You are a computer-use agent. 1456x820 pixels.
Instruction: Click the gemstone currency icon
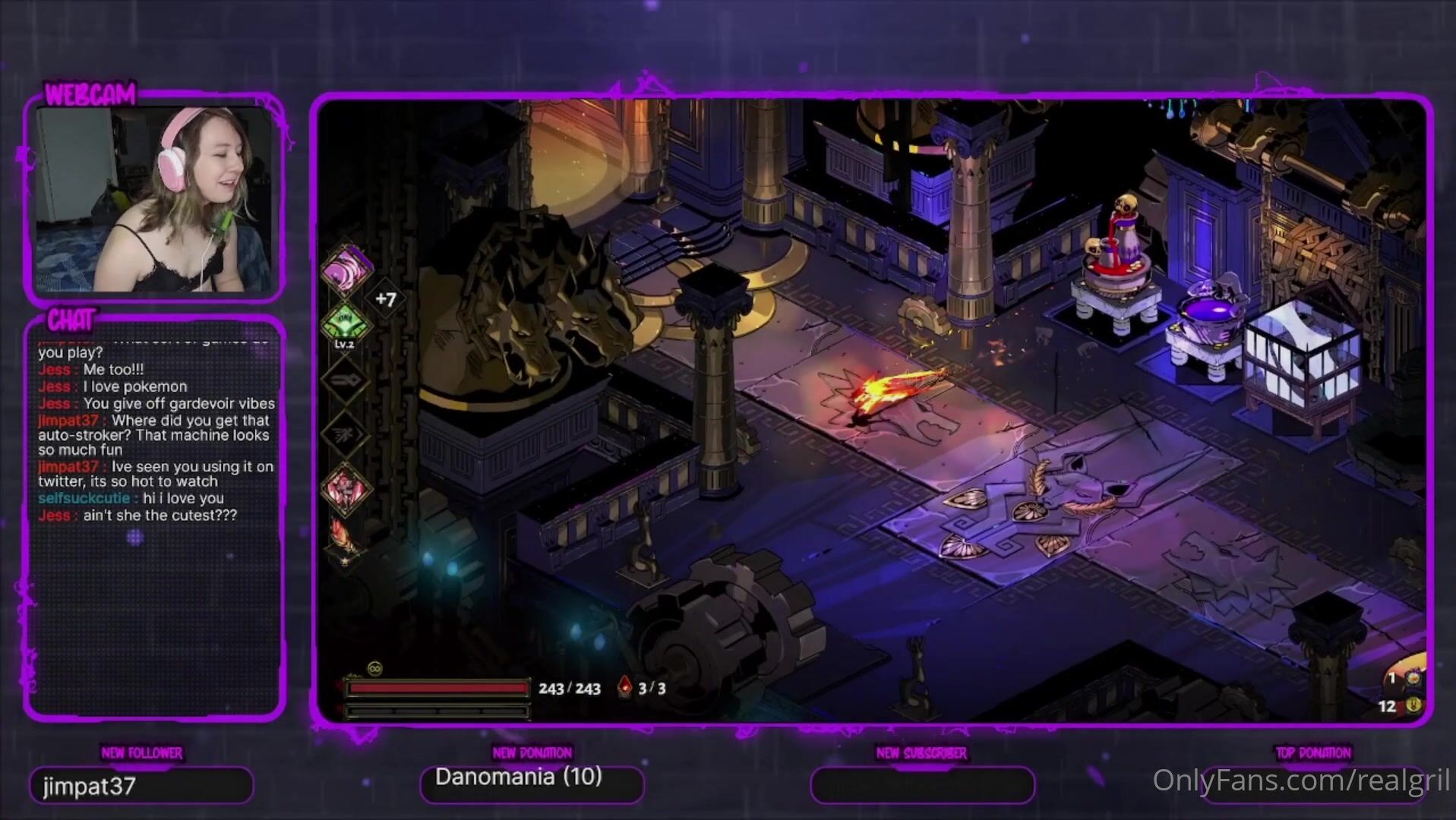(1413, 677)
